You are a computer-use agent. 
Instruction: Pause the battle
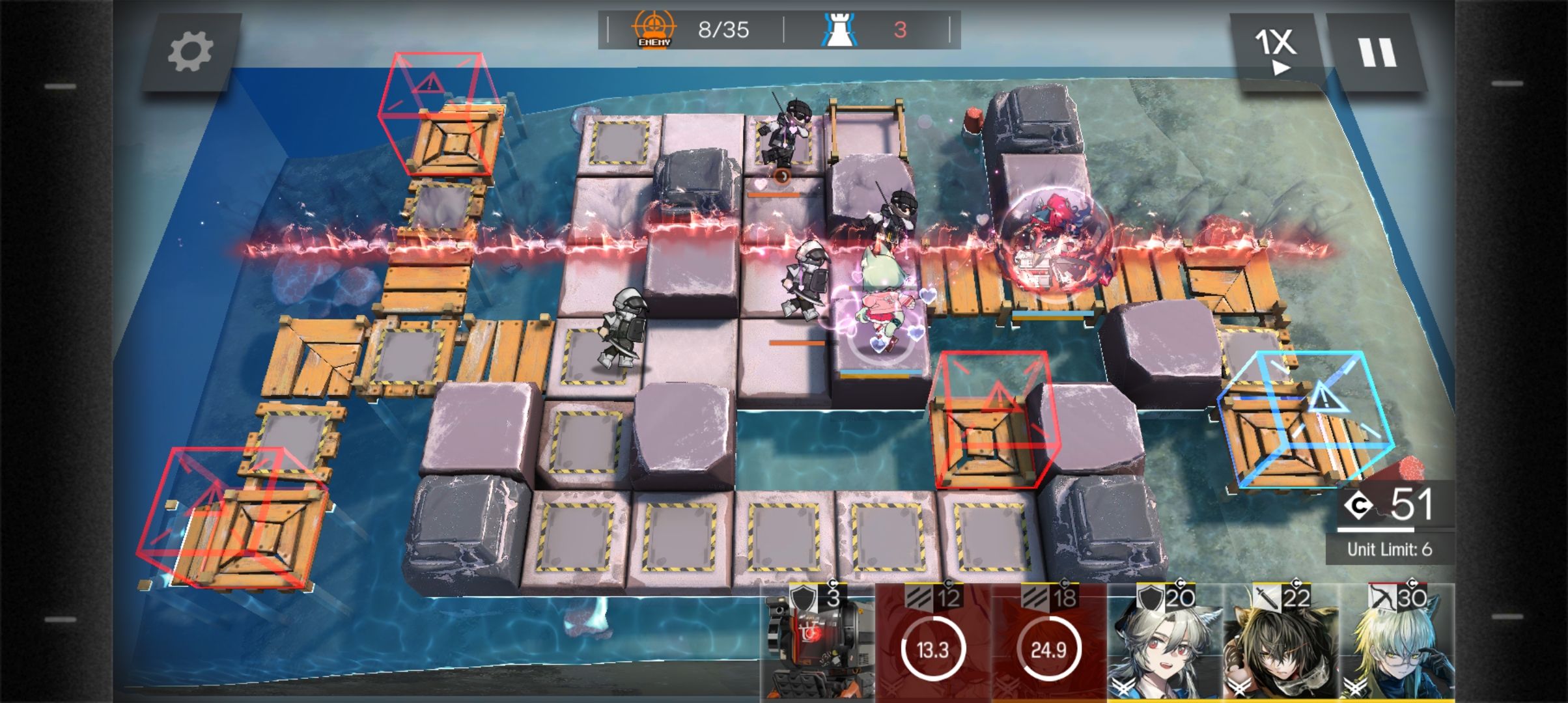(1377, 52)
